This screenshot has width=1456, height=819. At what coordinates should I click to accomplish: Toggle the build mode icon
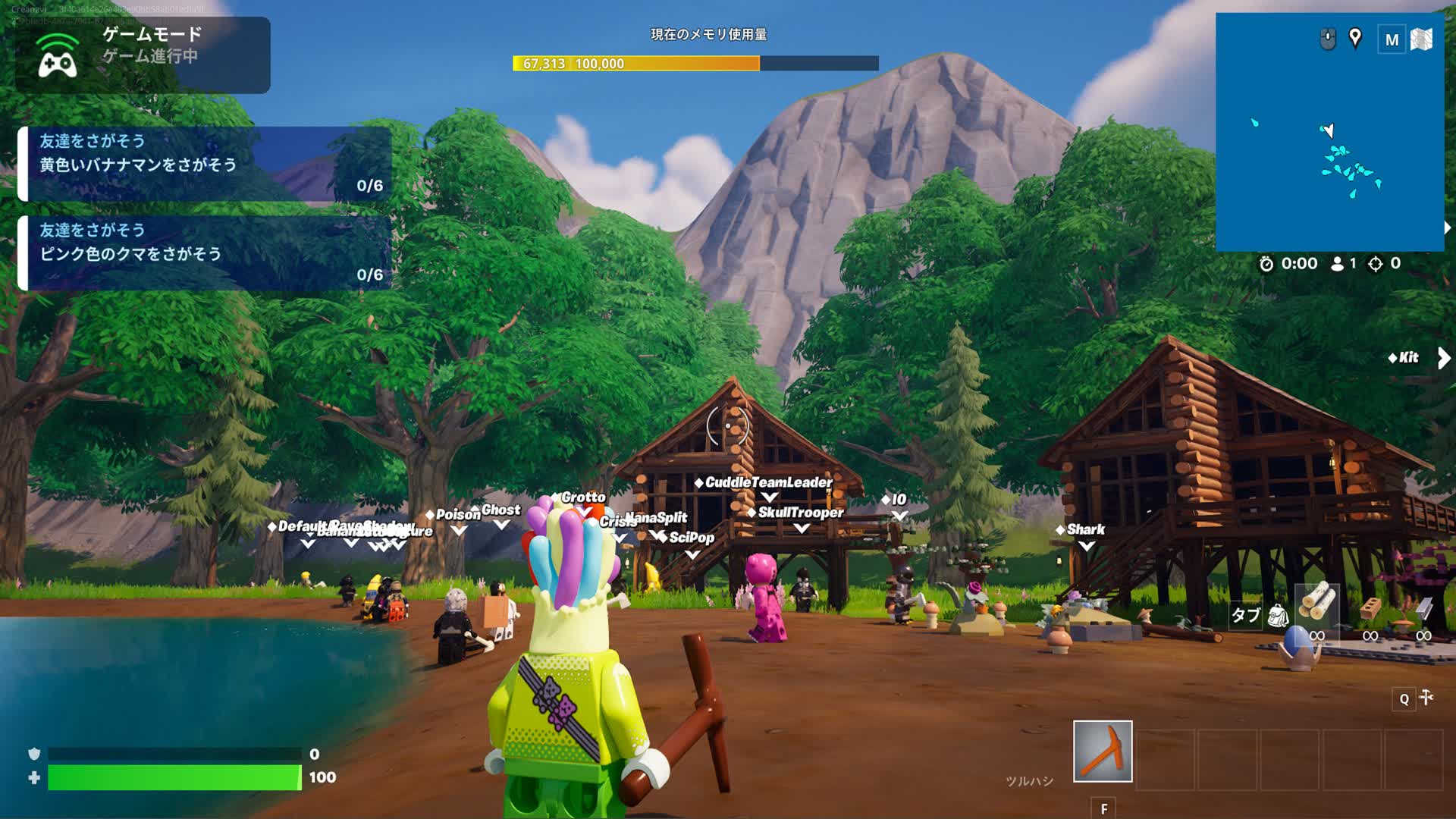point(1426,698)
